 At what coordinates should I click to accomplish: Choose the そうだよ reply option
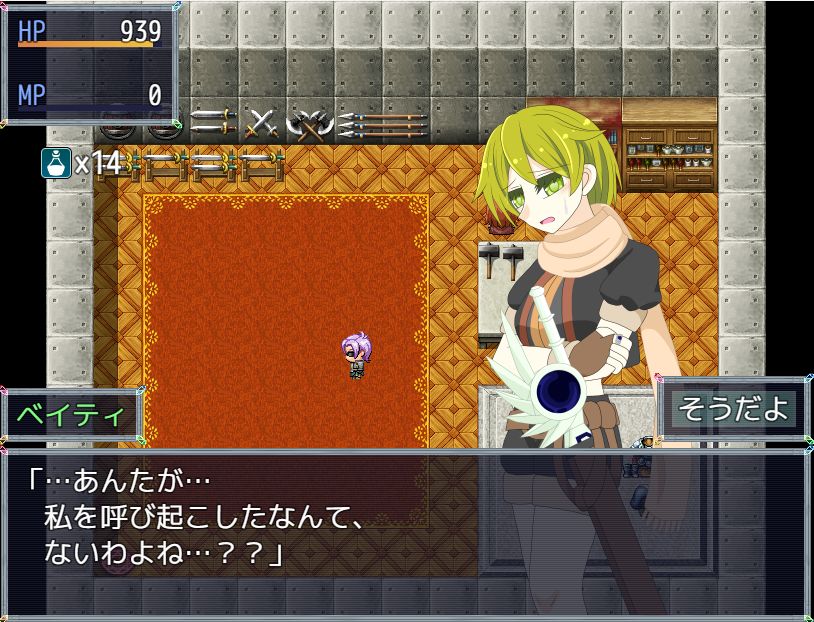click(734, 409)
